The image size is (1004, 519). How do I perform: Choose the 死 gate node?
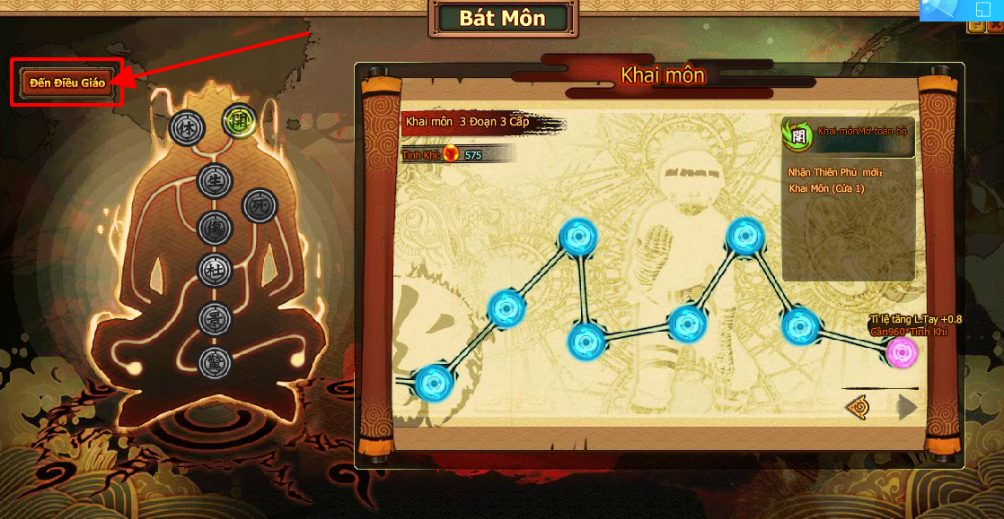point(259,205)
